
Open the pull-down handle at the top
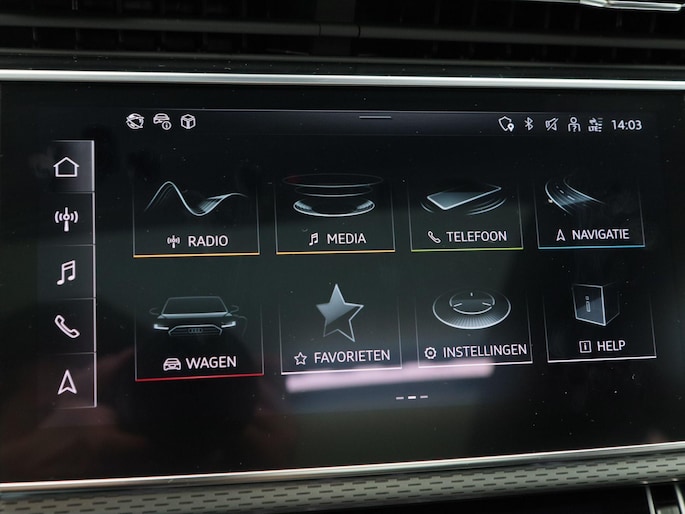point(375,117)
